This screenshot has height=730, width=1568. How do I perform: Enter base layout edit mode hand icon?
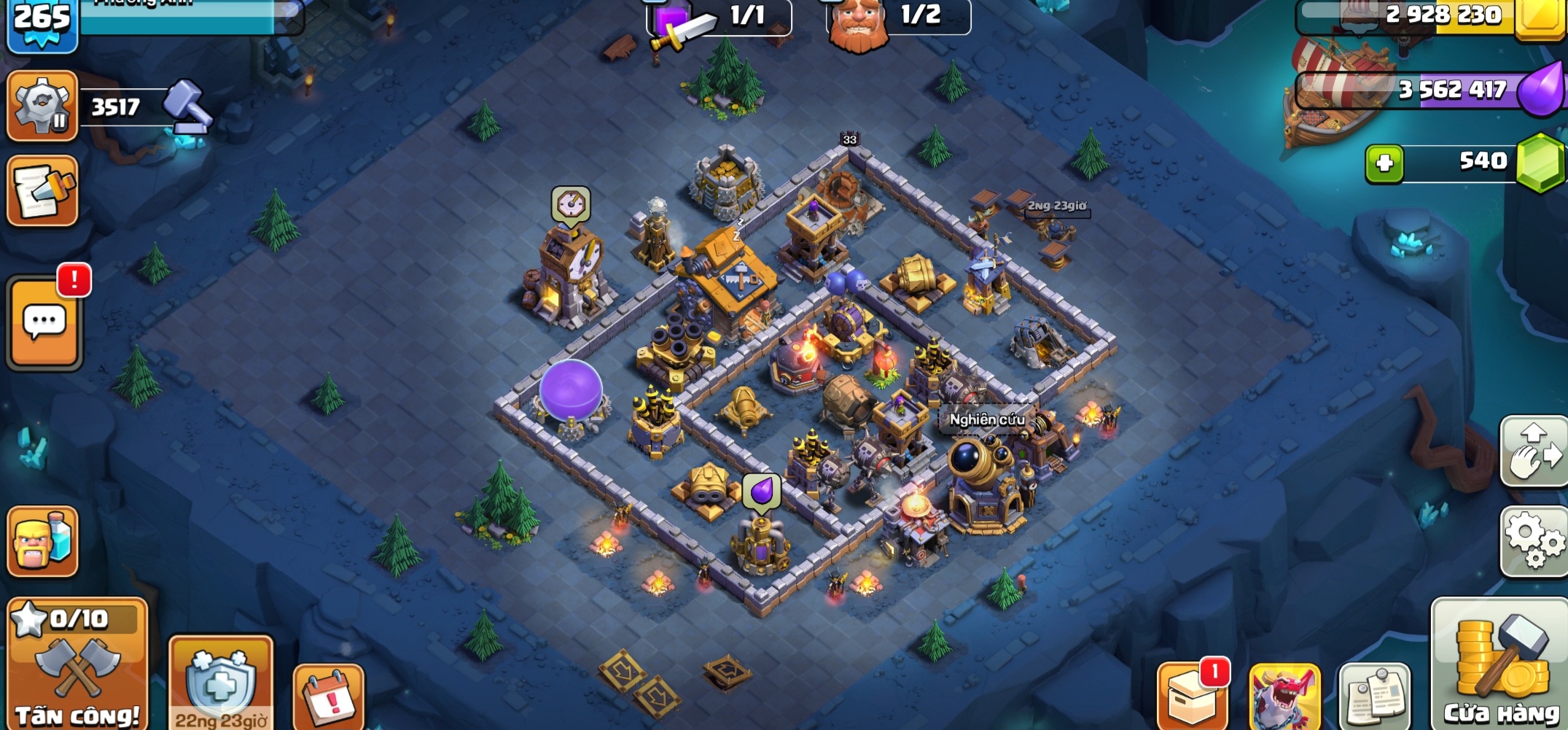tap(1534, 451)
